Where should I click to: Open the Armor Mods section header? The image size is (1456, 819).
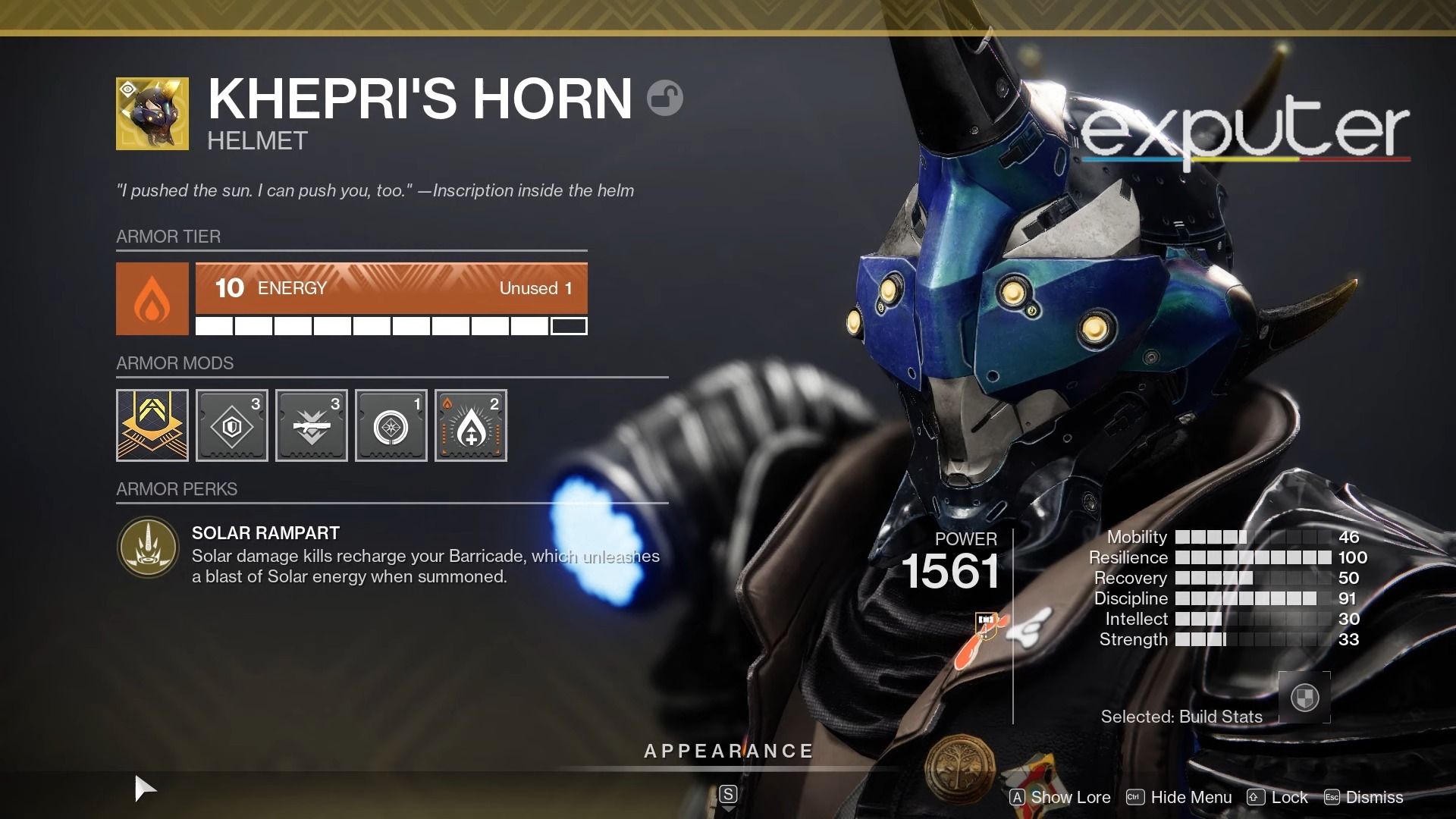click(174, 362)
